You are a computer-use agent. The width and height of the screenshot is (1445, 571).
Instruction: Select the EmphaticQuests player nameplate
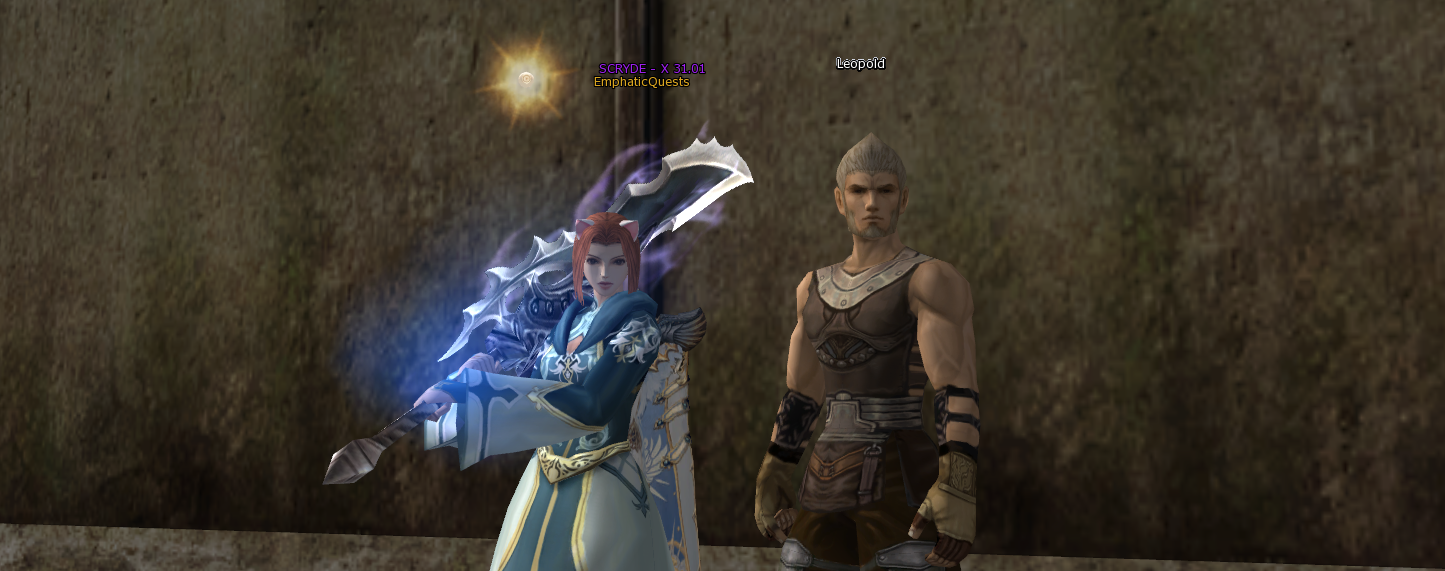641,82
